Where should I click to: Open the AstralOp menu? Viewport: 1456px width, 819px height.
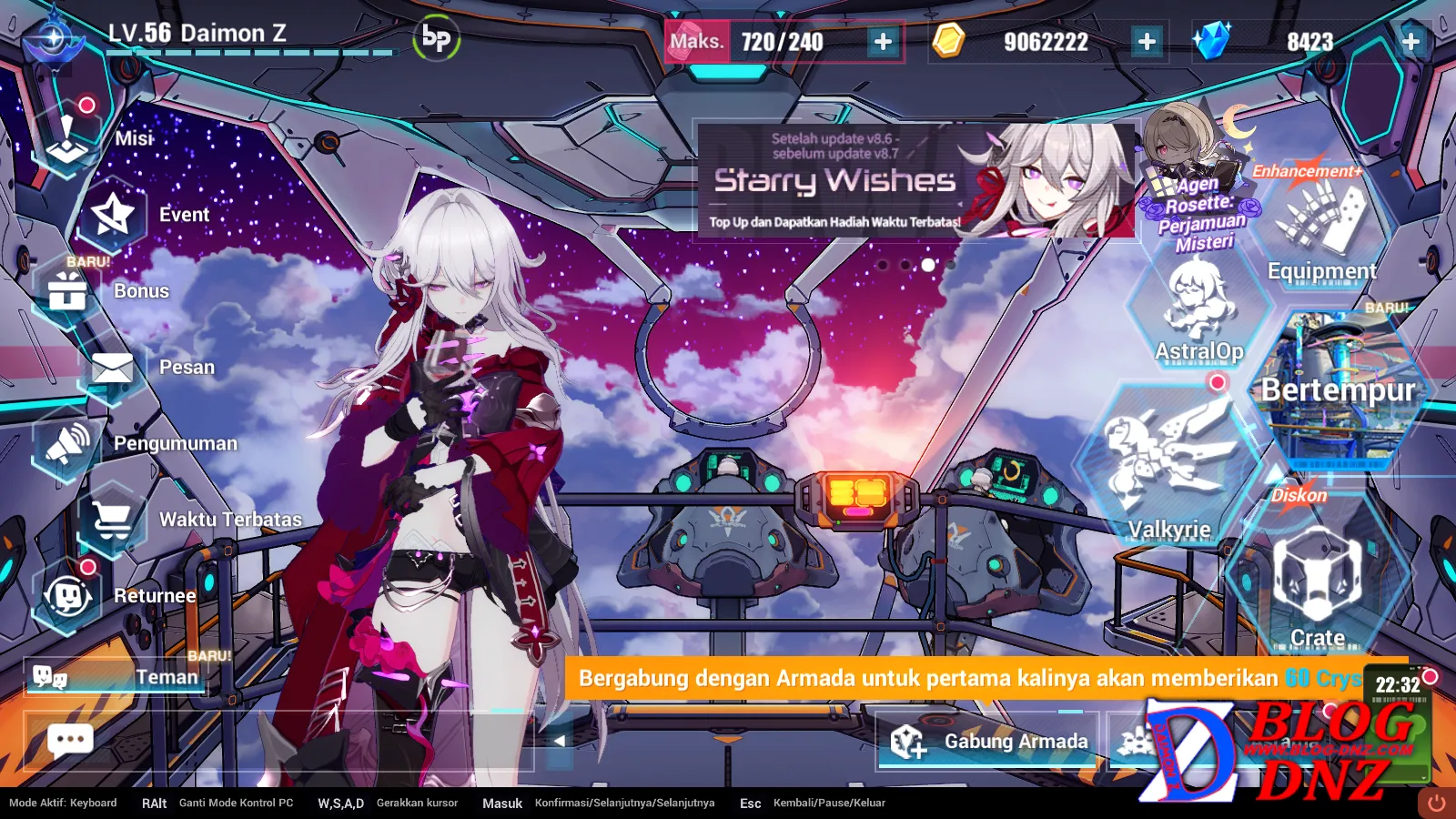pos(1198,309)
